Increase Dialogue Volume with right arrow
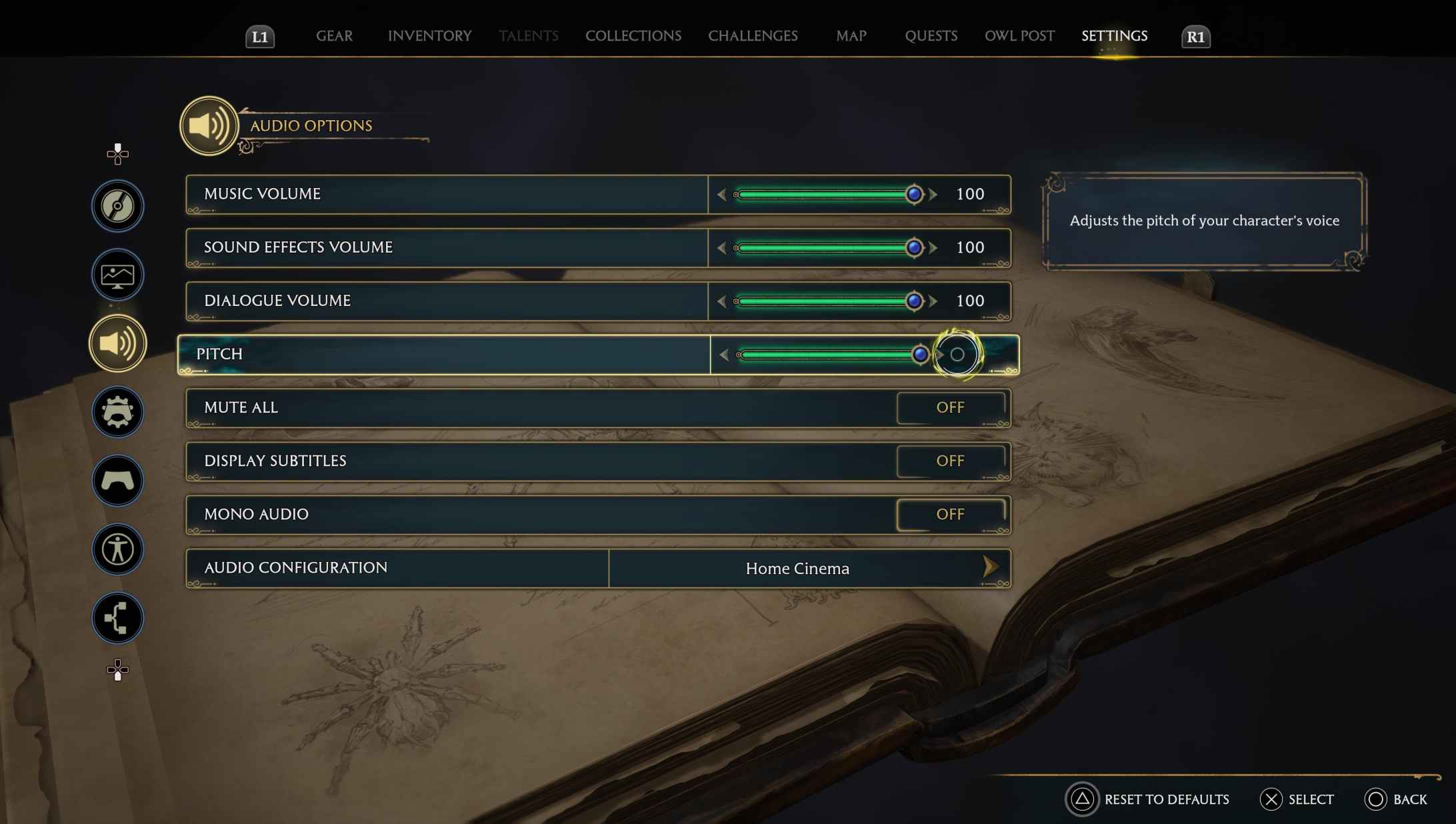Viewport: 1456px width, 824px height. coord(931,301)
